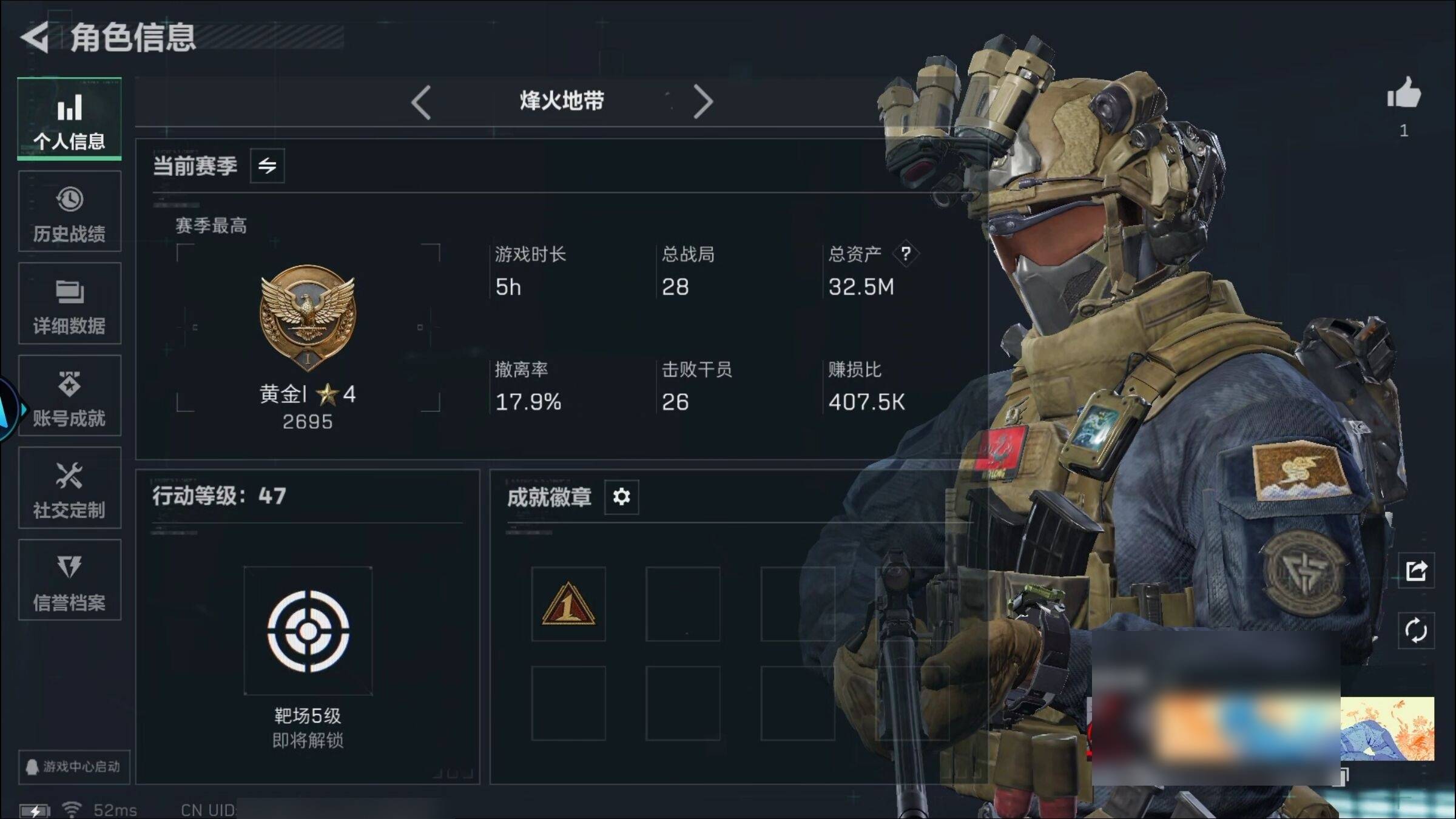This screenshot has width=1456, height=819.
Task: Click the circular arrows refresh button
Action: 1416,631
